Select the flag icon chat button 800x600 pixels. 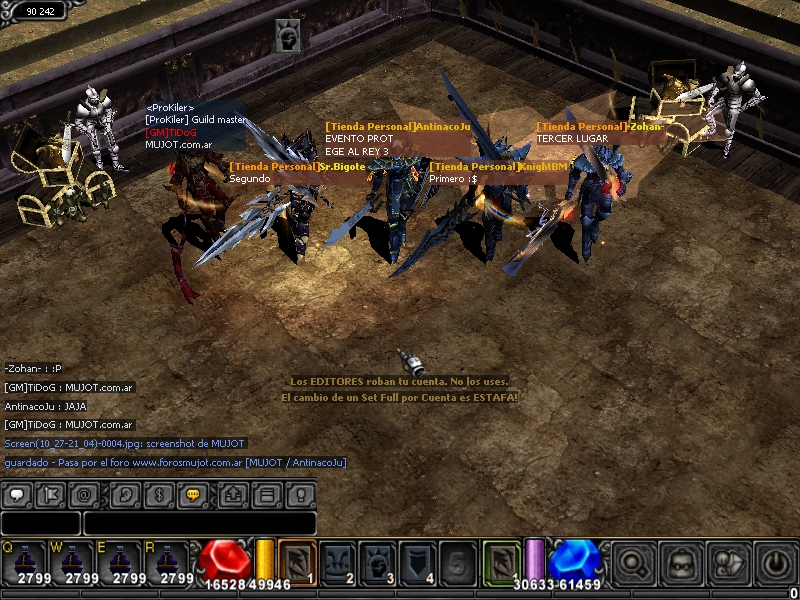[52, 495]
